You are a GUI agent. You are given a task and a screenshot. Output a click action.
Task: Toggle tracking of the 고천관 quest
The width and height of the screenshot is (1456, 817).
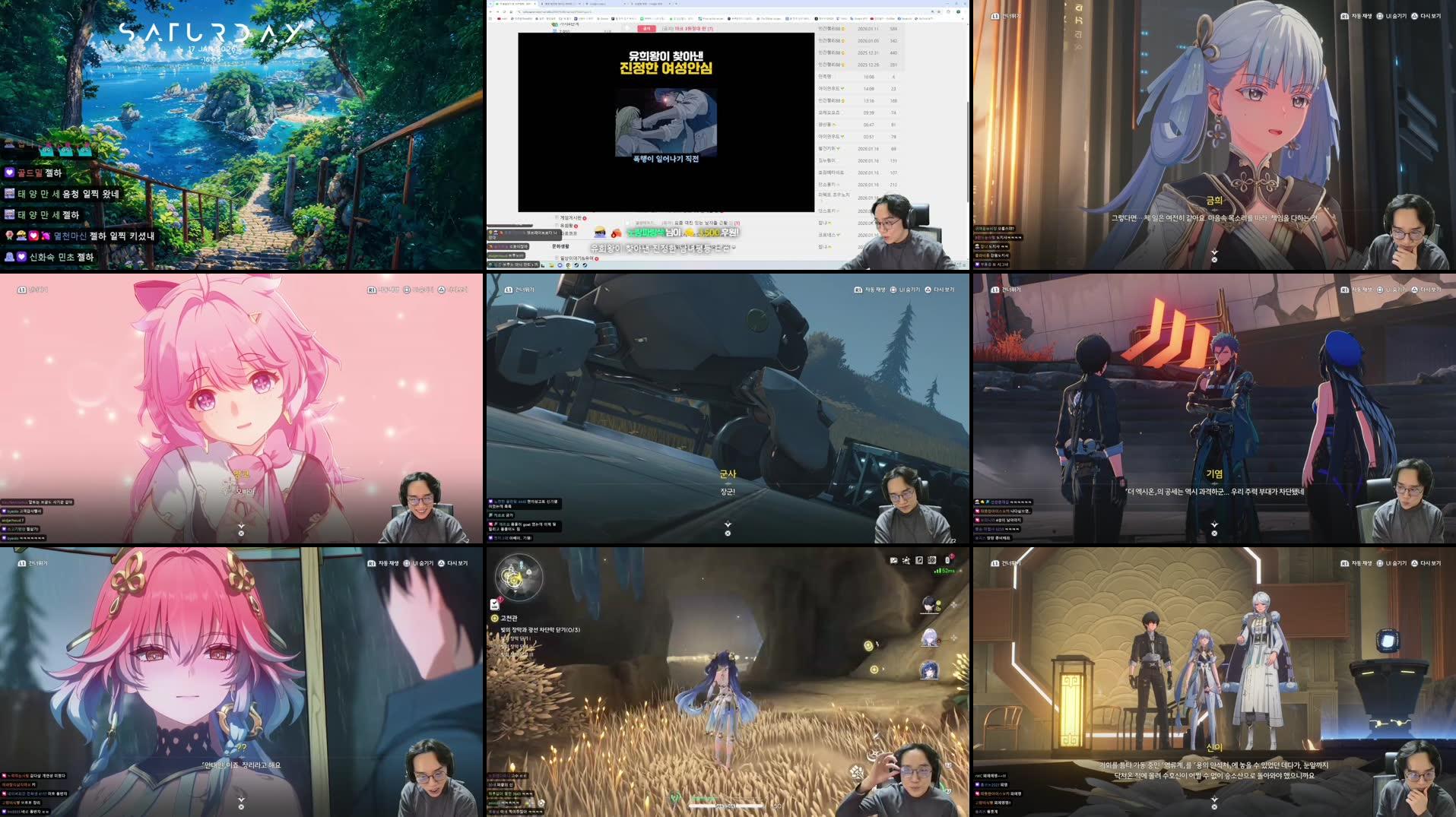click(x=494, y=619)
